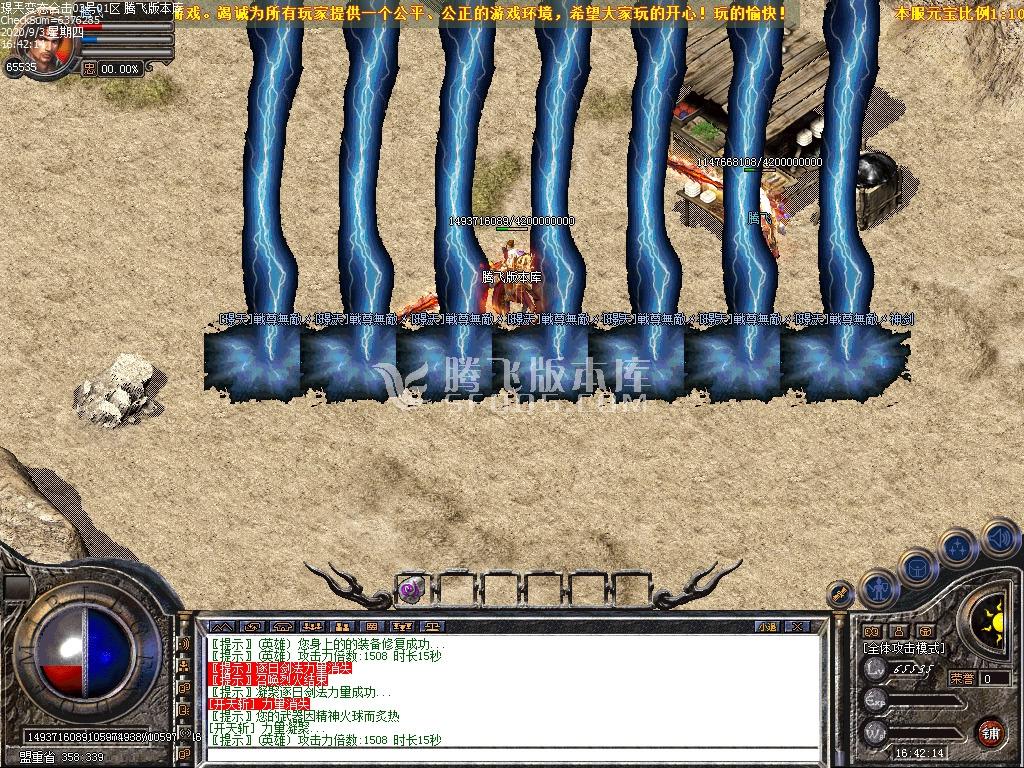Select the purple spiral item in the belt
The width and height of the screenshot is (1024, 768).
(x=411, y=589)
